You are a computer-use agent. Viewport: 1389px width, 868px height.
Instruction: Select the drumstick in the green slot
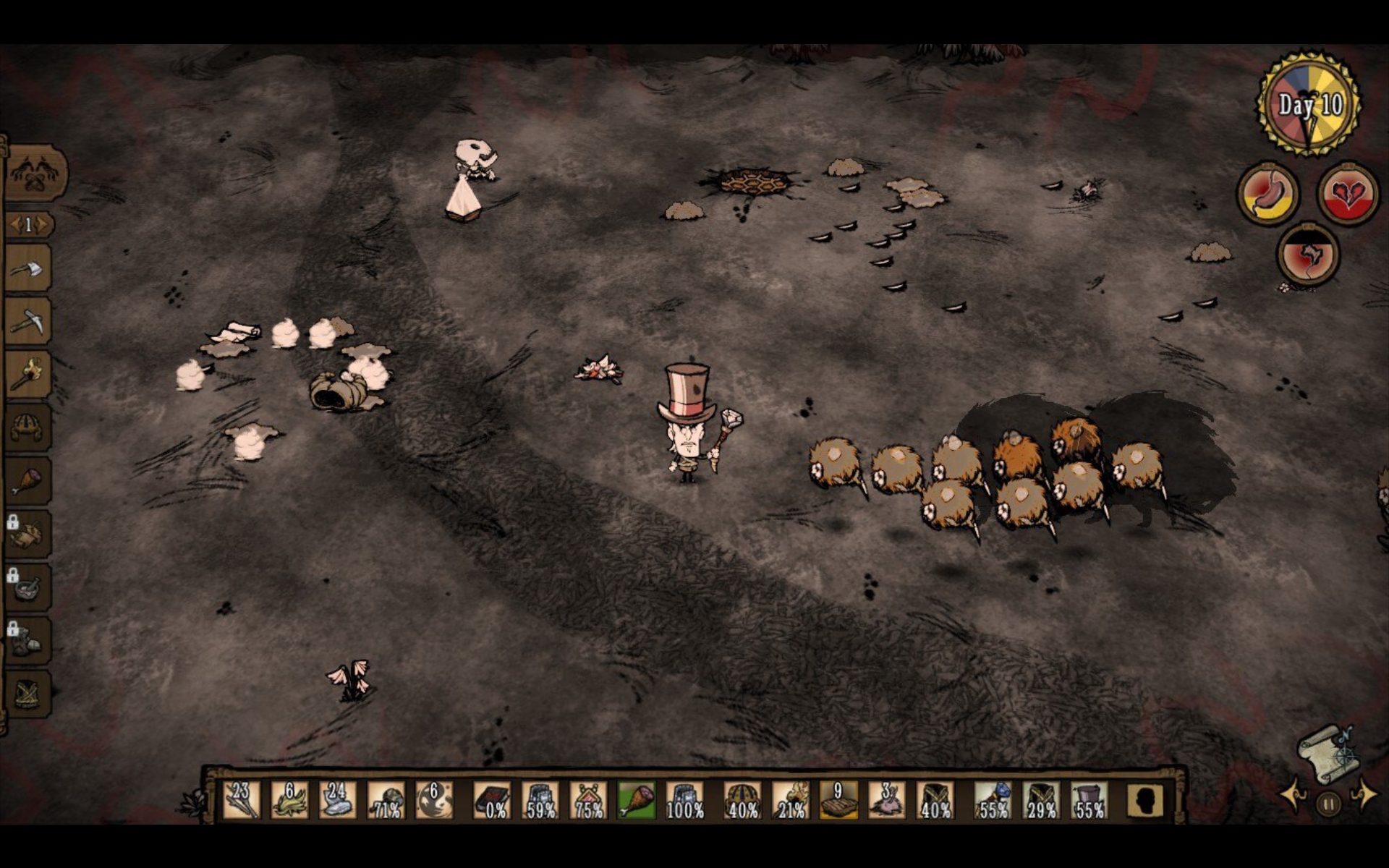[637, 800]
